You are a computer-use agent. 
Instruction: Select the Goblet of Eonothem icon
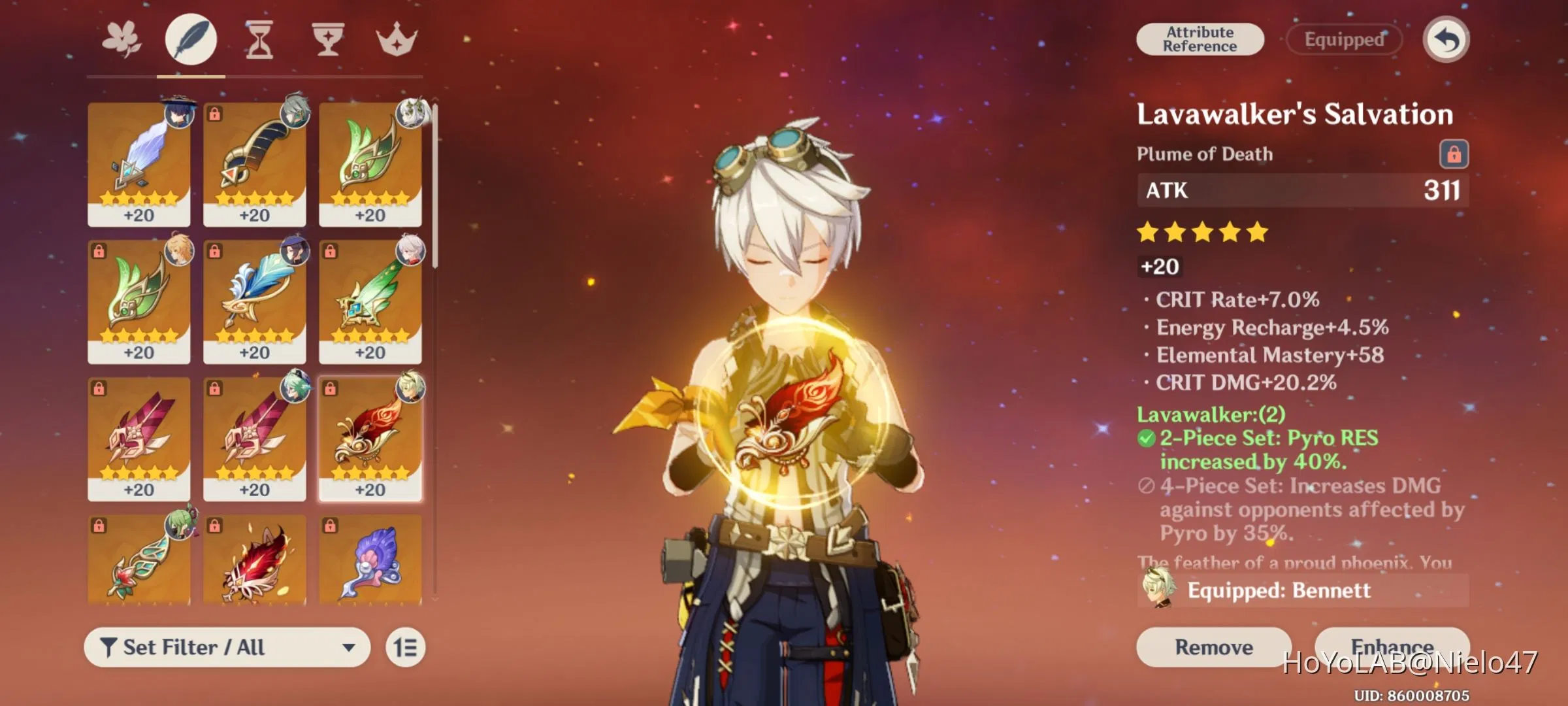tap(328, 38)
